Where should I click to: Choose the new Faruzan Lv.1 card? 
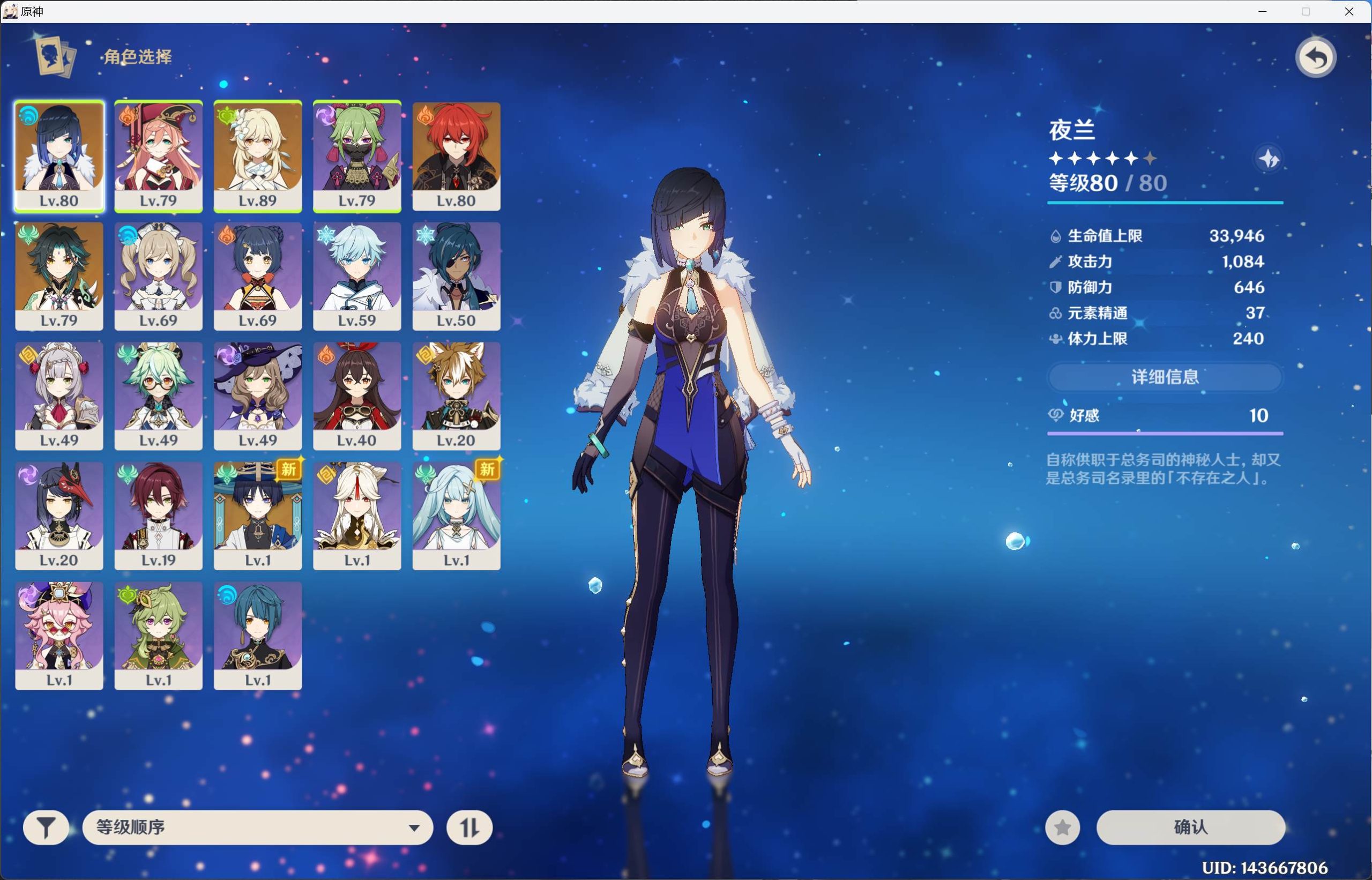pyautogui.click(x=456, y=516)
